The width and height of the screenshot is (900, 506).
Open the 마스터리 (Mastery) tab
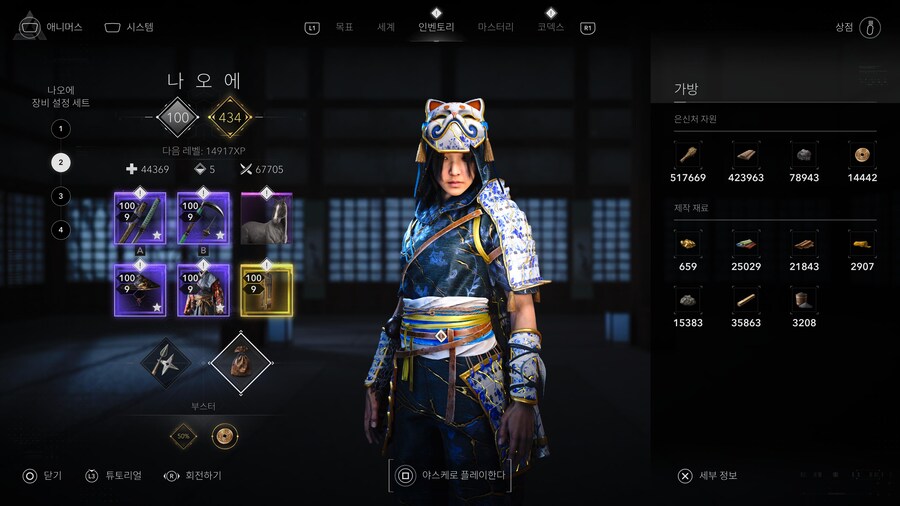pos(496,27)
